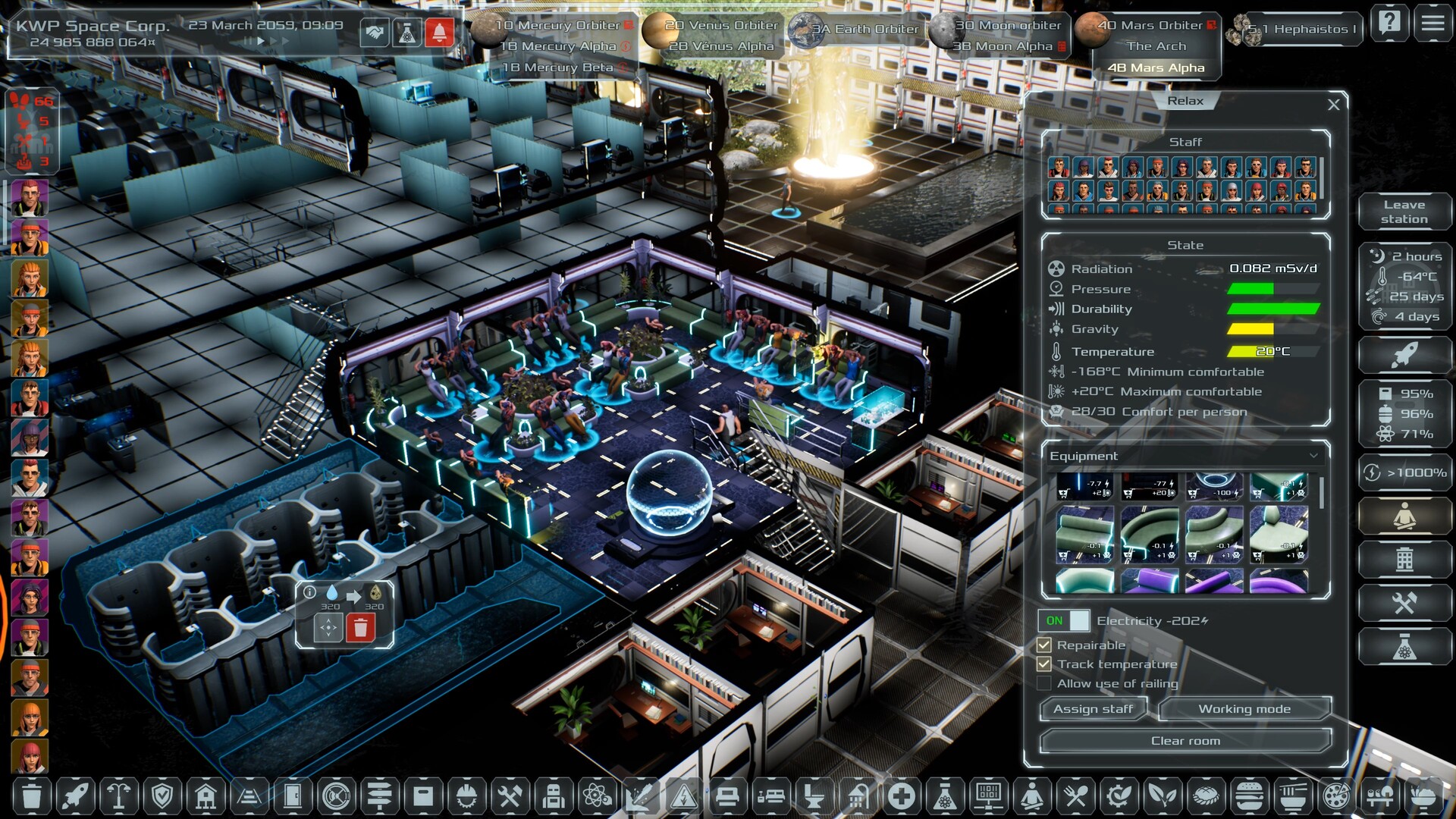The width and height of the screenshot is (1456, 819).
Task: Open the rocket launch side button
Action: click(1404, 354)
